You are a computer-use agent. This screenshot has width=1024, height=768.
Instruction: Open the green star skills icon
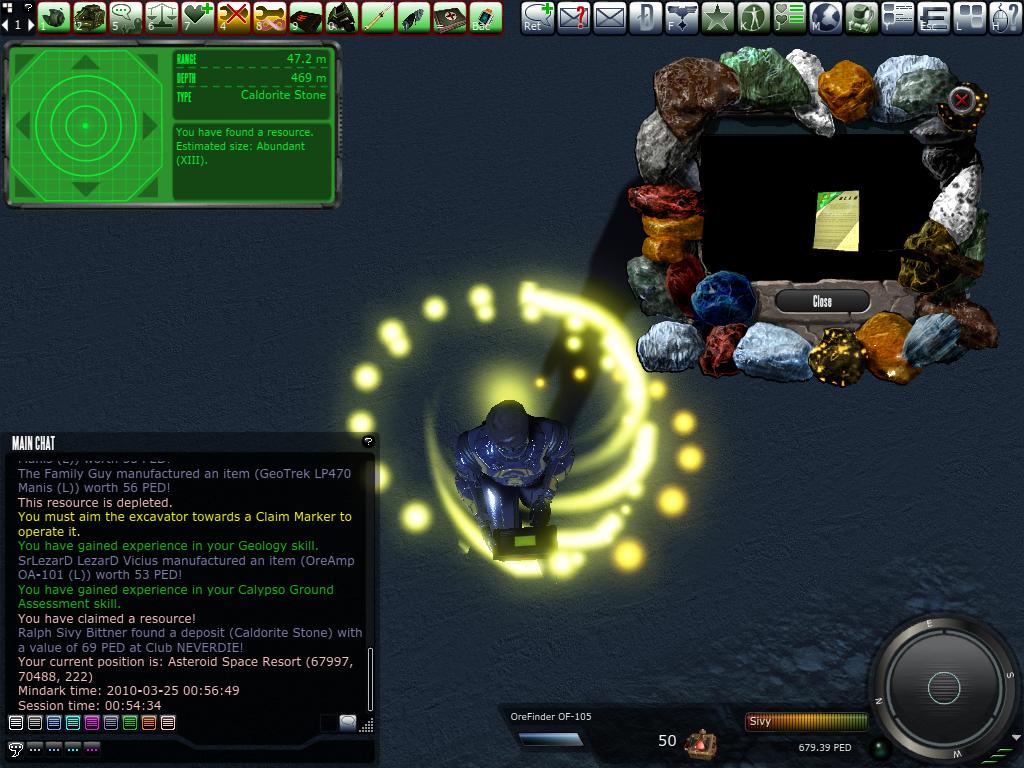point(717,17)
